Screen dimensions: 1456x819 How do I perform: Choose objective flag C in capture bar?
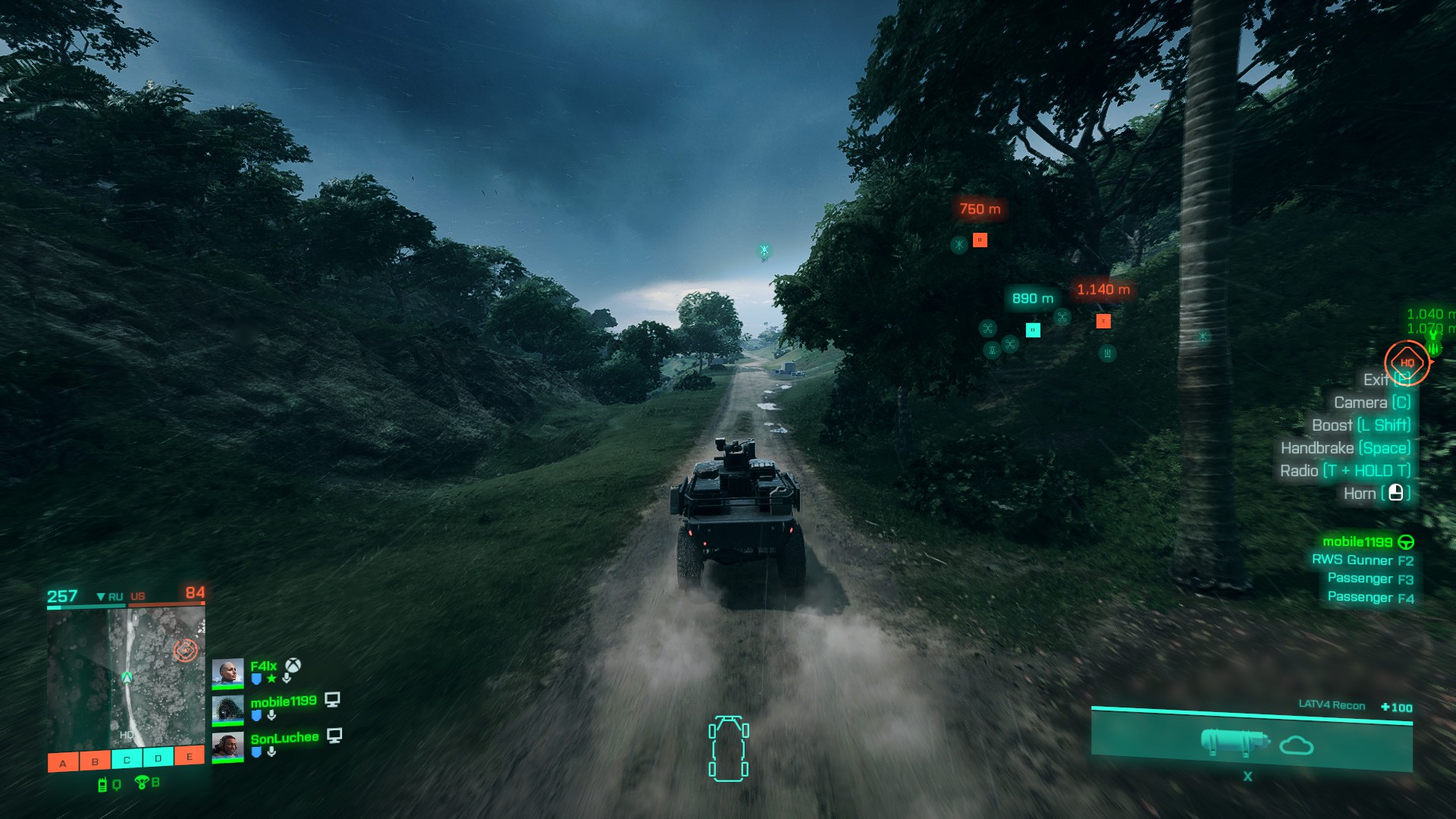point(127,759)
